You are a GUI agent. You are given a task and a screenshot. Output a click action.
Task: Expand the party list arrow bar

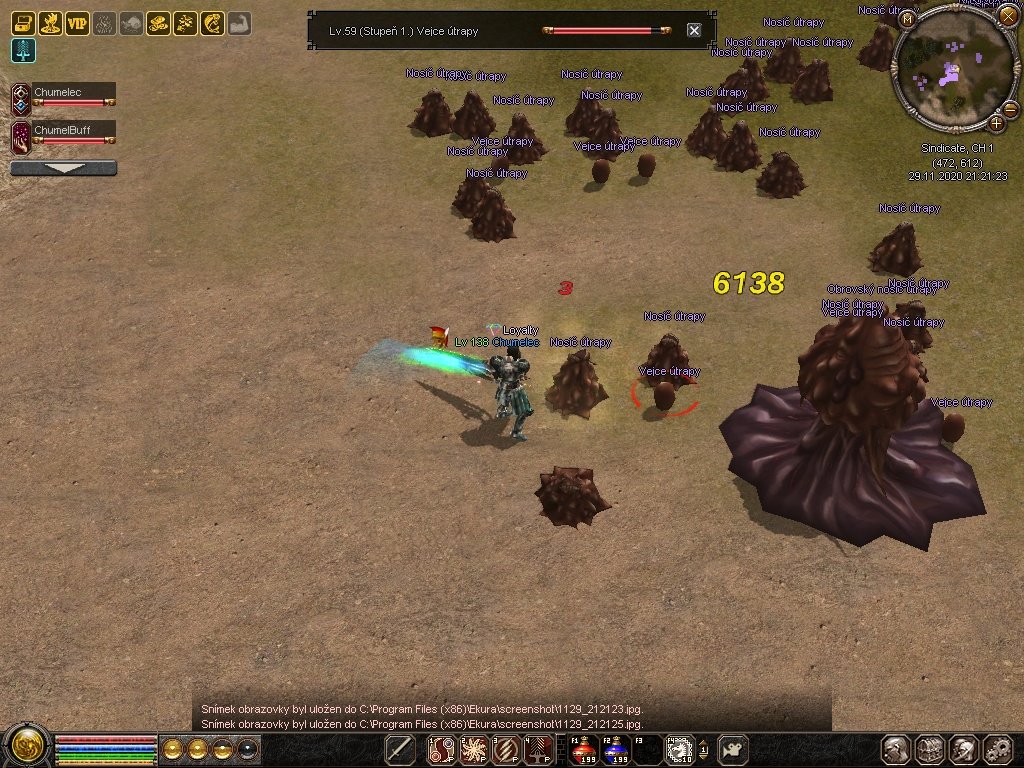63,168
